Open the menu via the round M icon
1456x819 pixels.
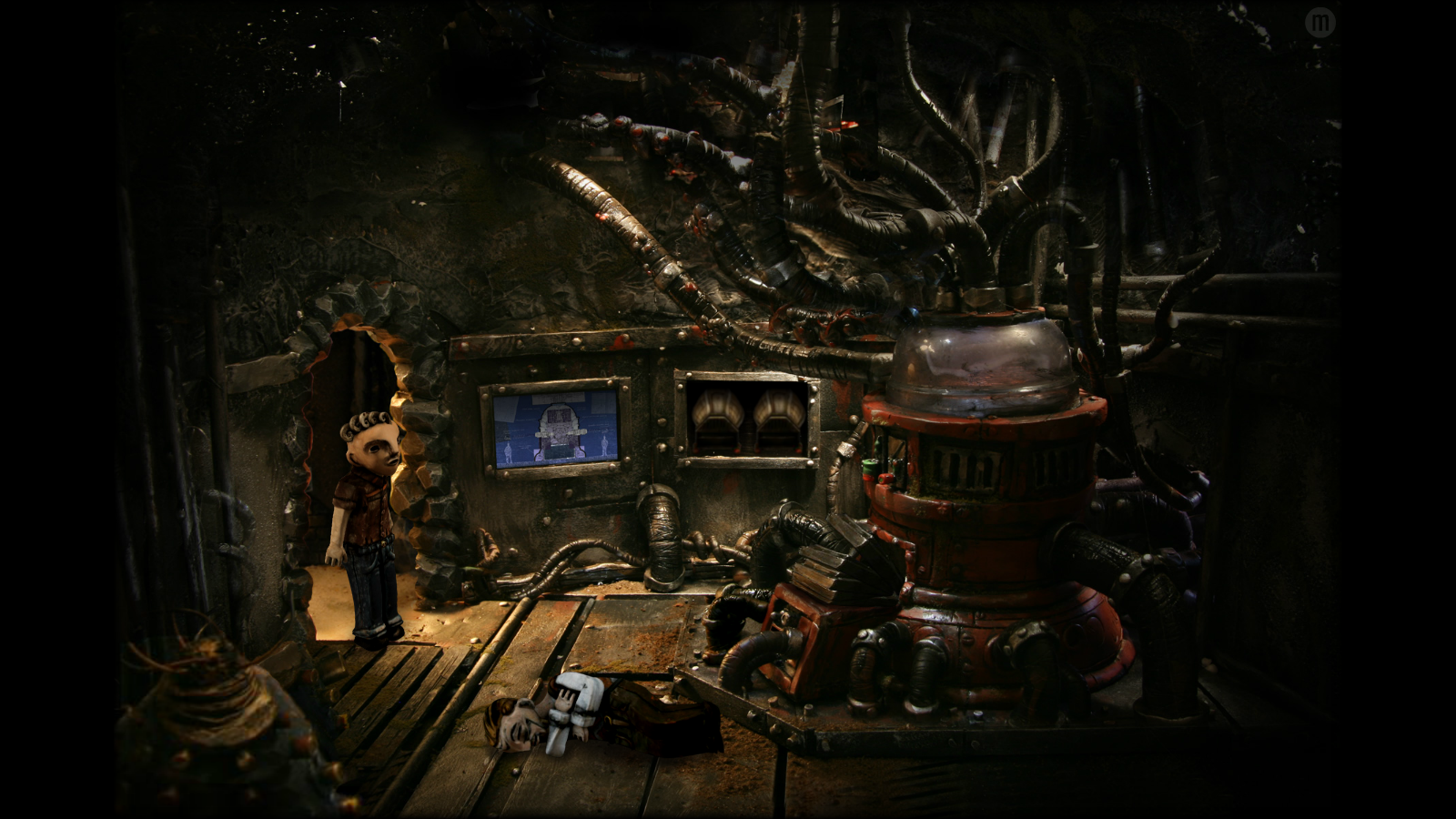1319,23
